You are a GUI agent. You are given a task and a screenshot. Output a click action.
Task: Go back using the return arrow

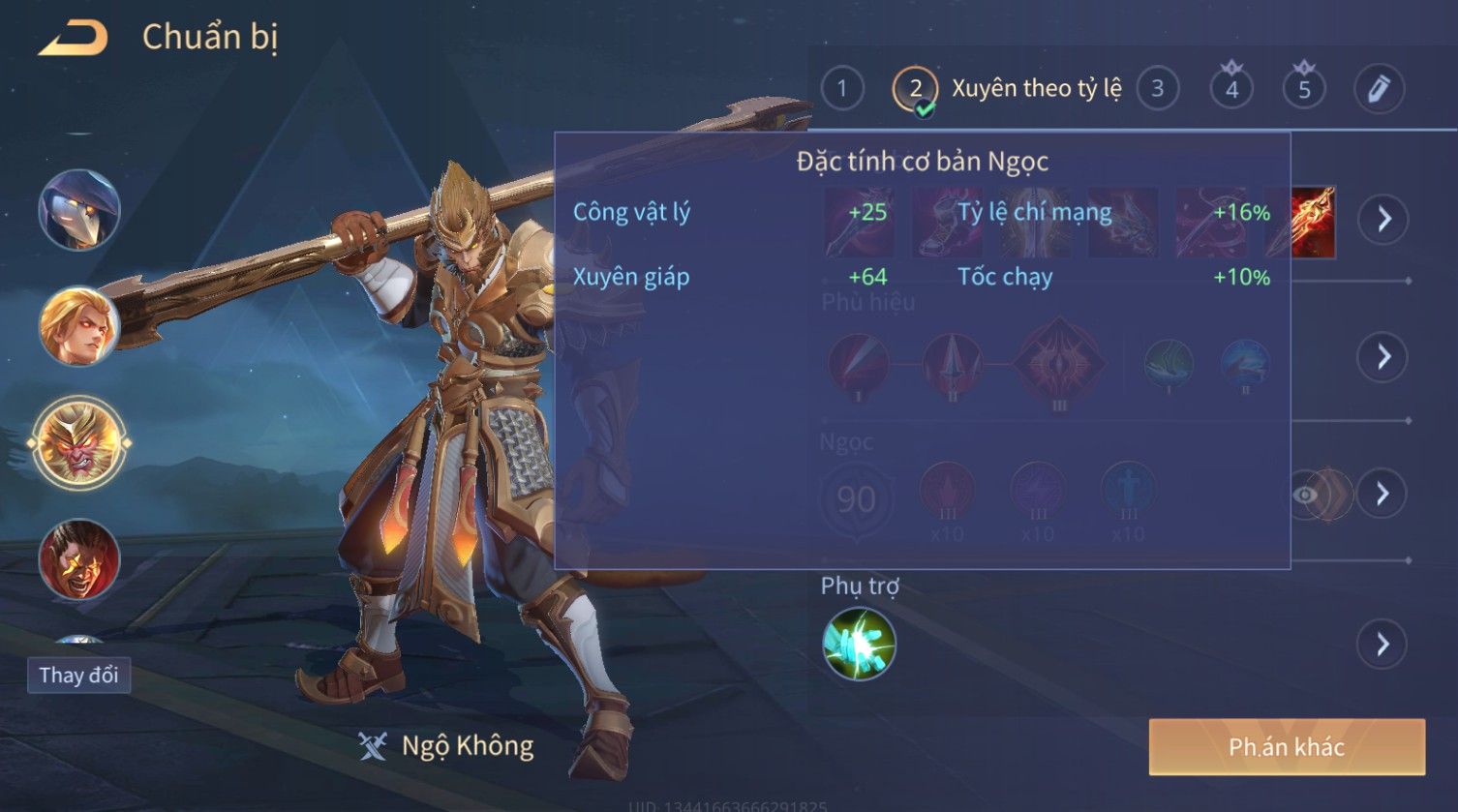(x=73, y=39)
